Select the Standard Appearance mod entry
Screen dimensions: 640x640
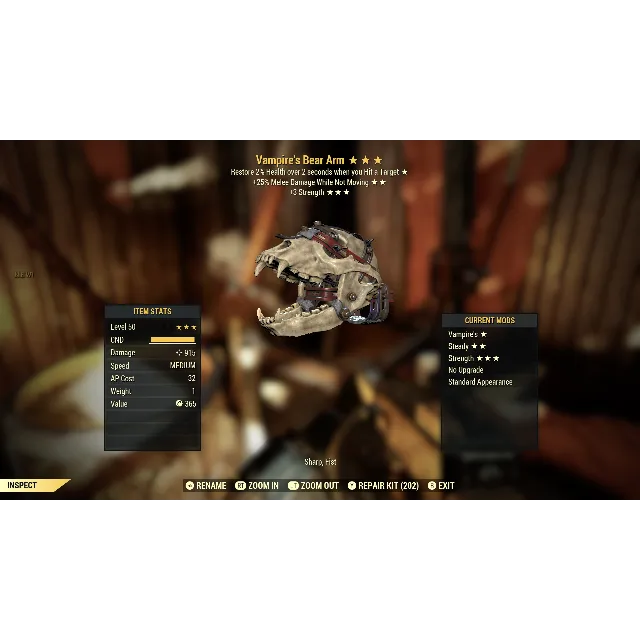pos(480,382)
